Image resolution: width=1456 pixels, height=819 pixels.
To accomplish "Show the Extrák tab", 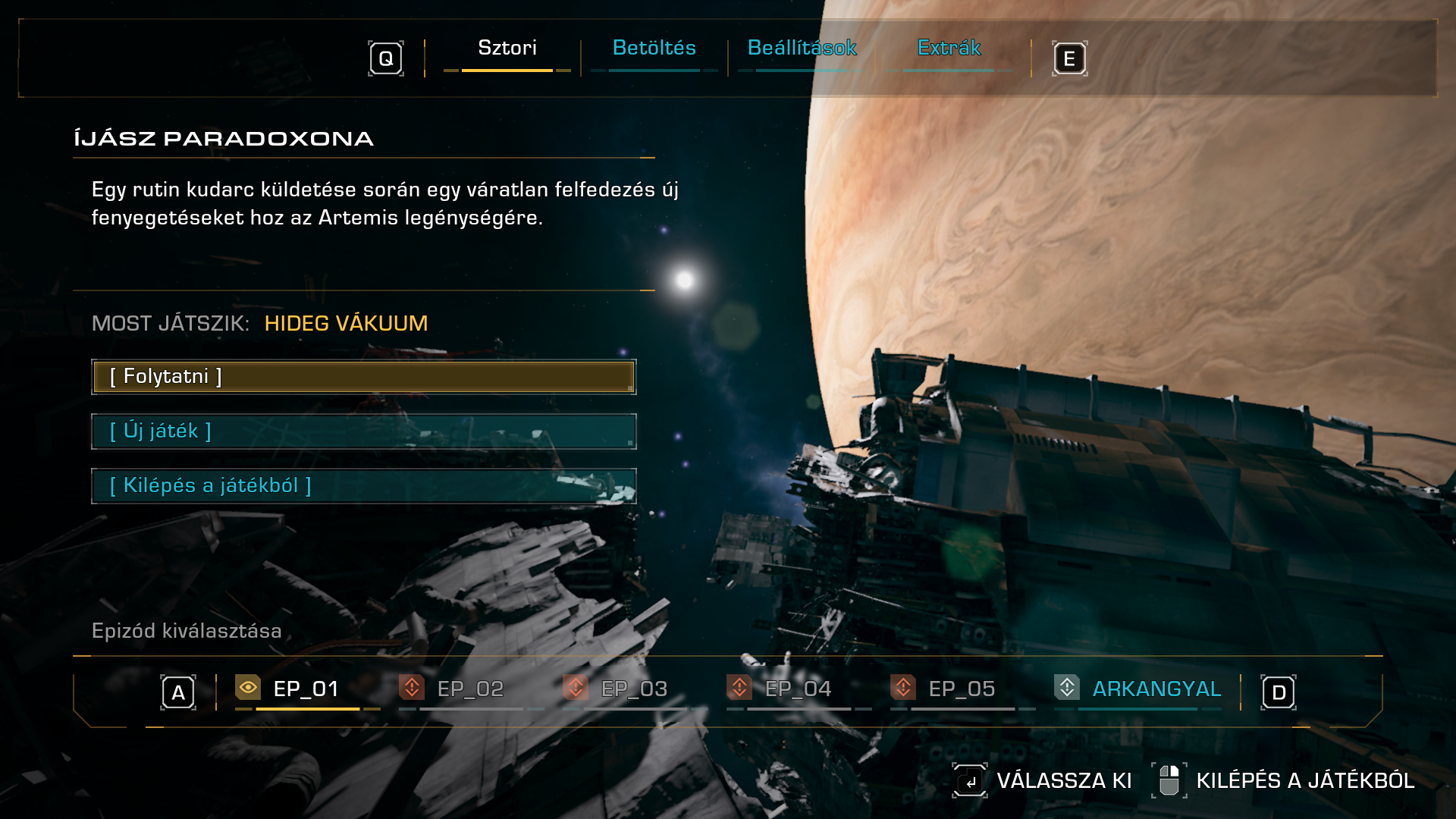I will tap(949, 49).
